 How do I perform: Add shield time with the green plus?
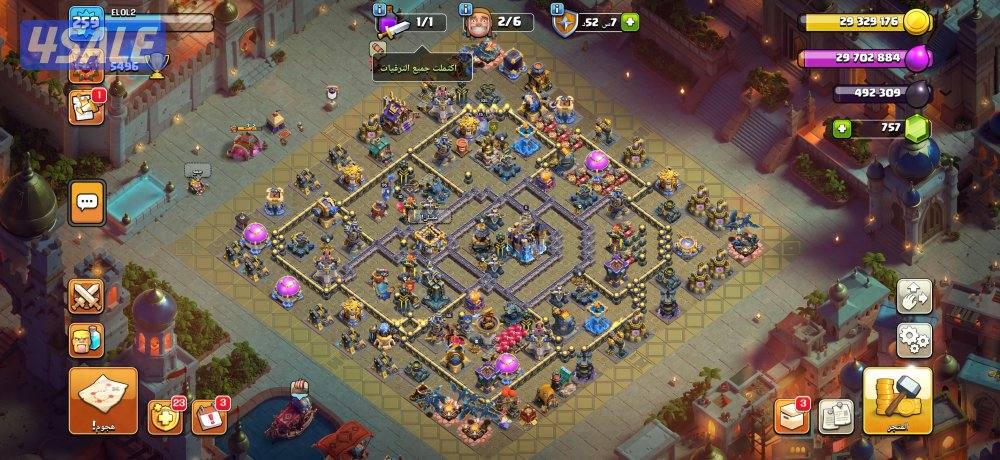click(630, 21)
